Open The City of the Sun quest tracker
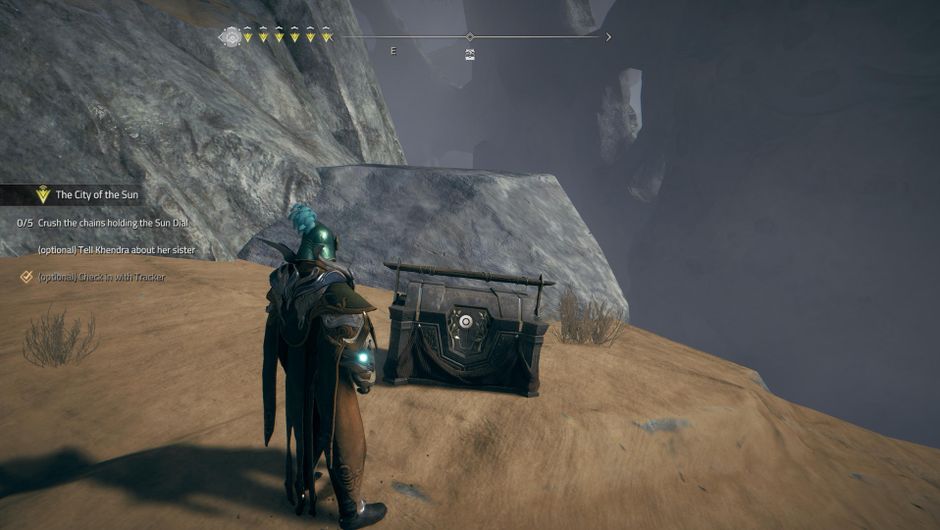Screen dimensions: 940x530 [95, 195]
